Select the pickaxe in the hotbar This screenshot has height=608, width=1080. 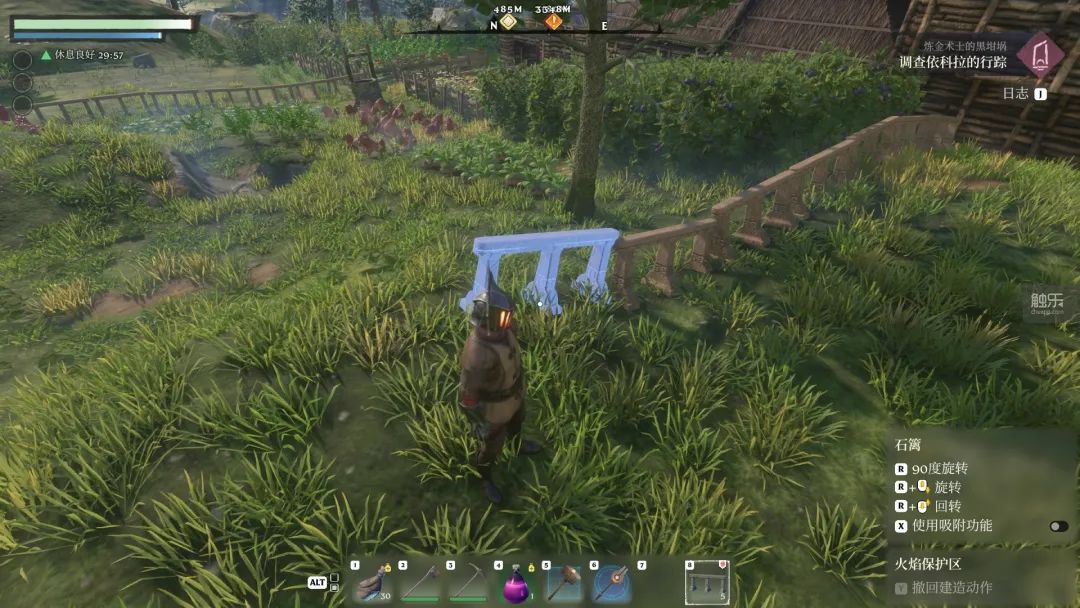coord(467,582)
